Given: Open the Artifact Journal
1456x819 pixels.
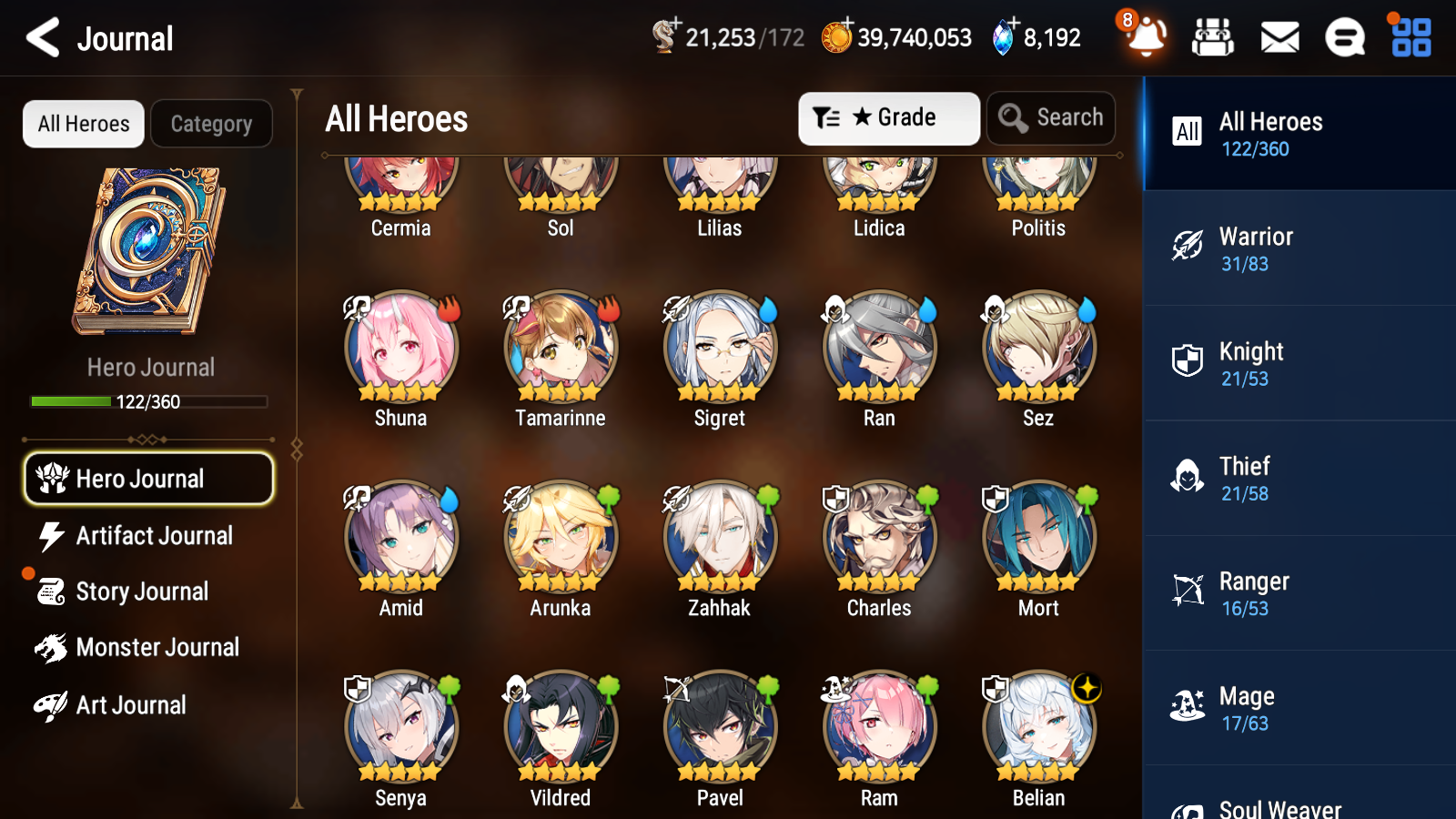Looking at the screenshot, I should click(148, 536).
